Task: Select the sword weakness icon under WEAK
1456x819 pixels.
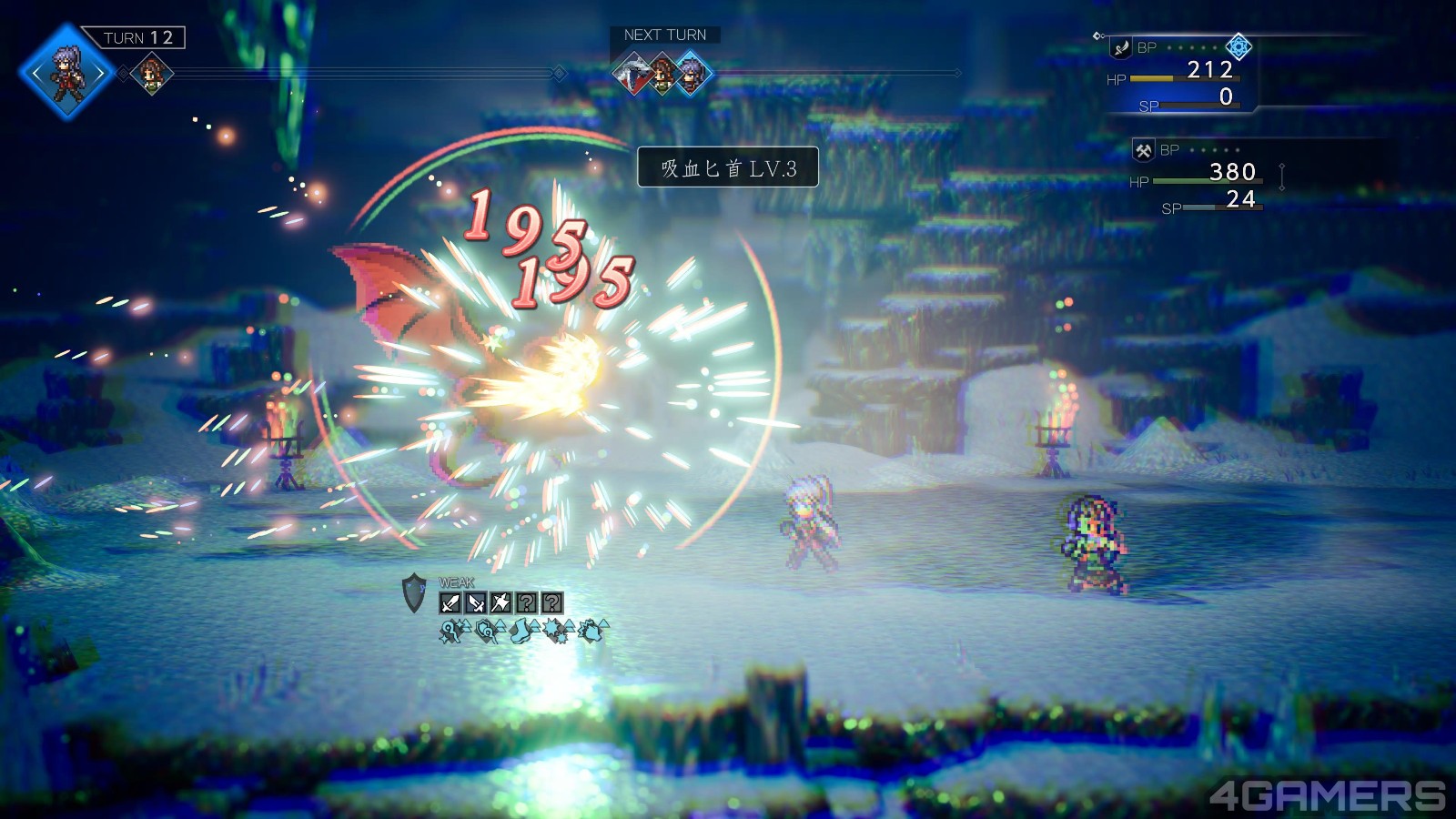Action: 450,602
